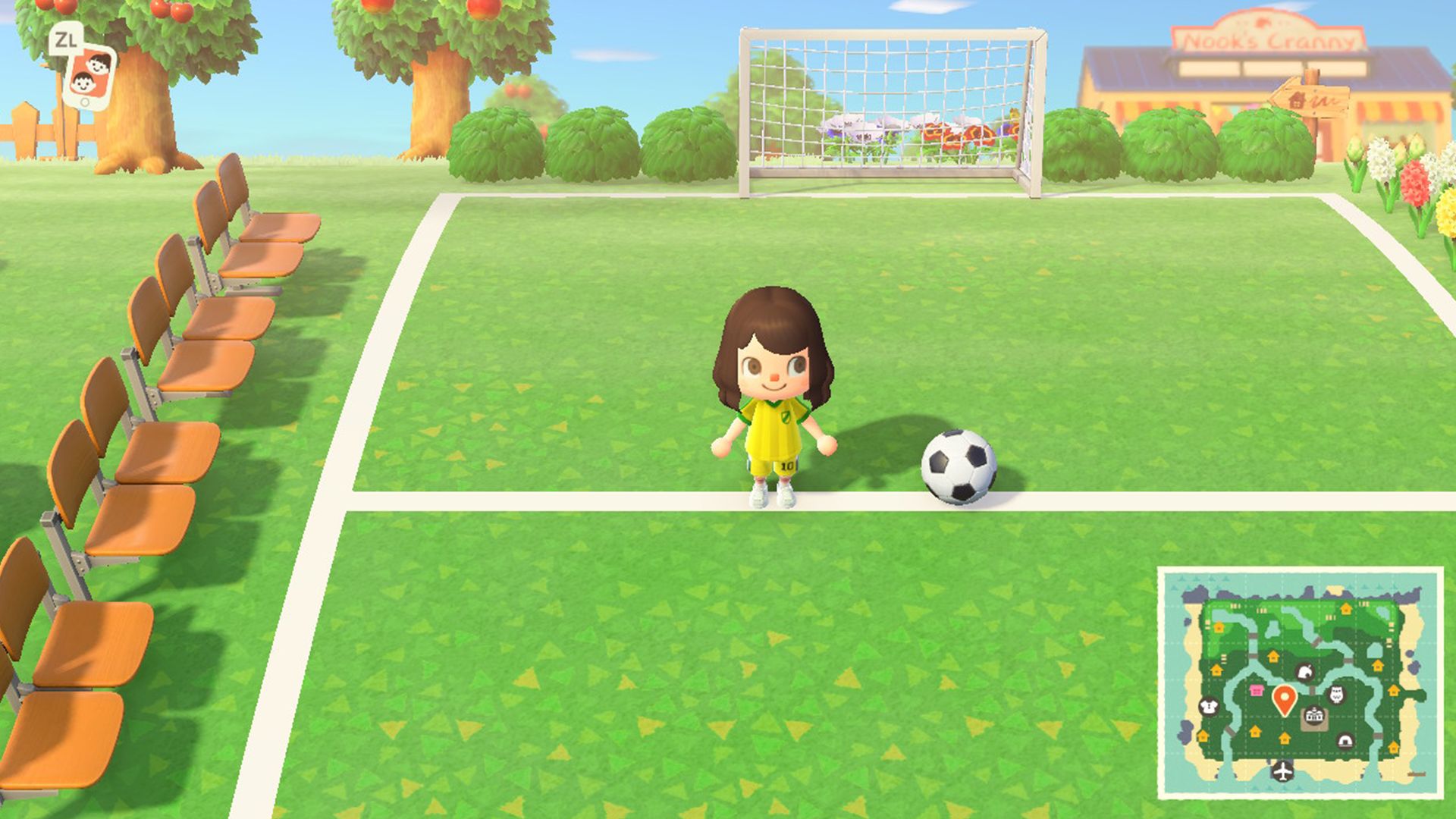This screenshot has width=1456, height=819.
Task: Click the Nook's Cranny leaf icon on the map
Action: click(x=1305, y=673)
